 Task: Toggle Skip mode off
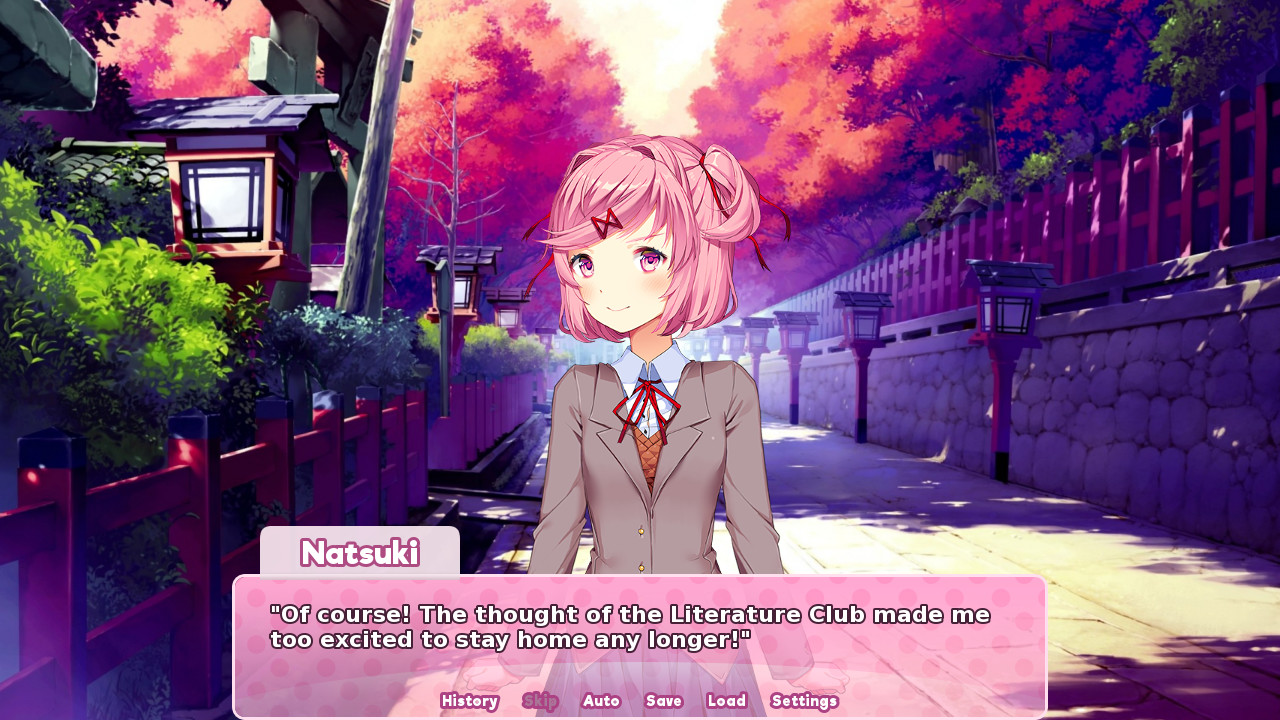click(x=541, y=701)
